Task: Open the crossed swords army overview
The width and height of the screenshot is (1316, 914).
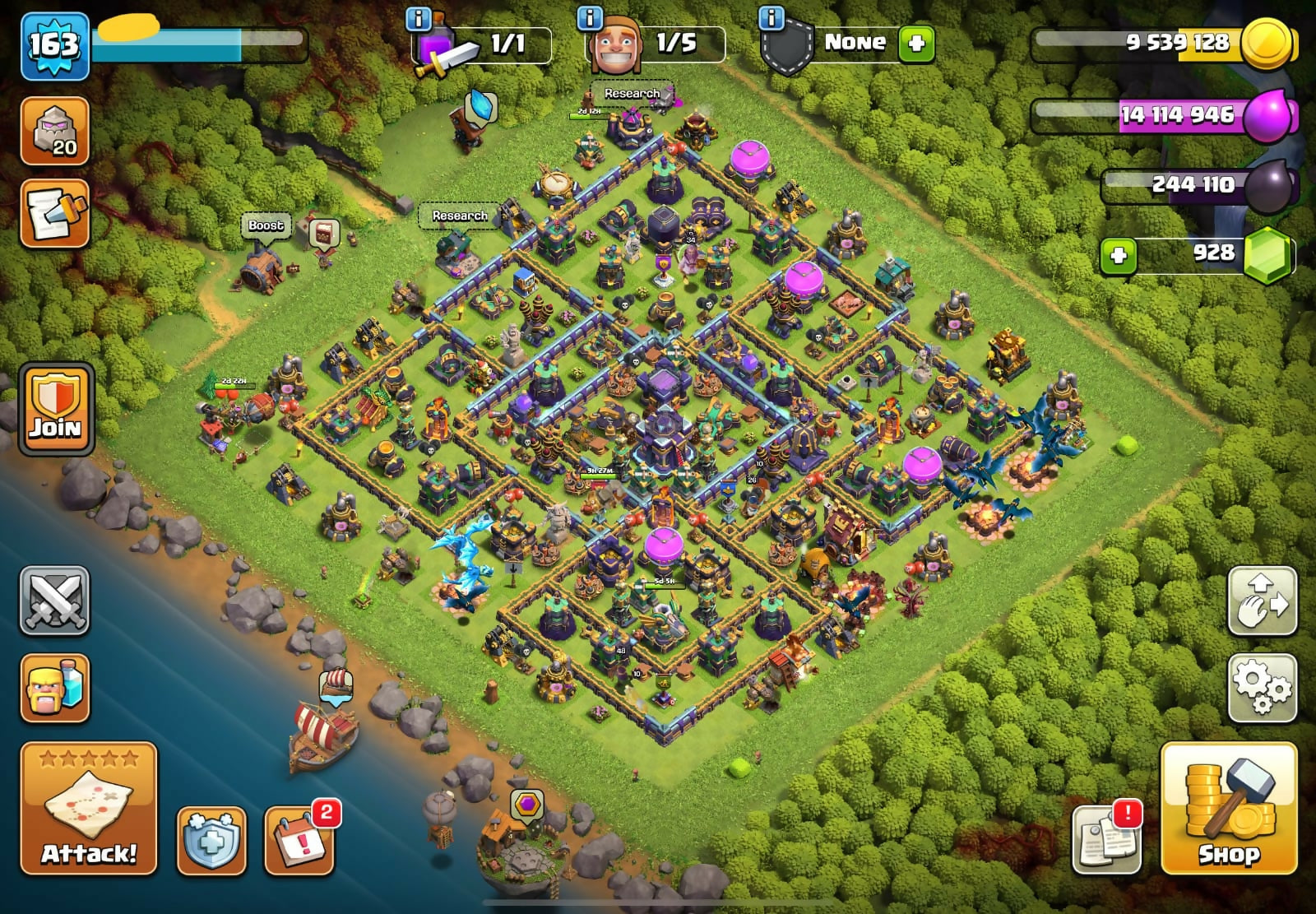Action: tap(54, 601)
